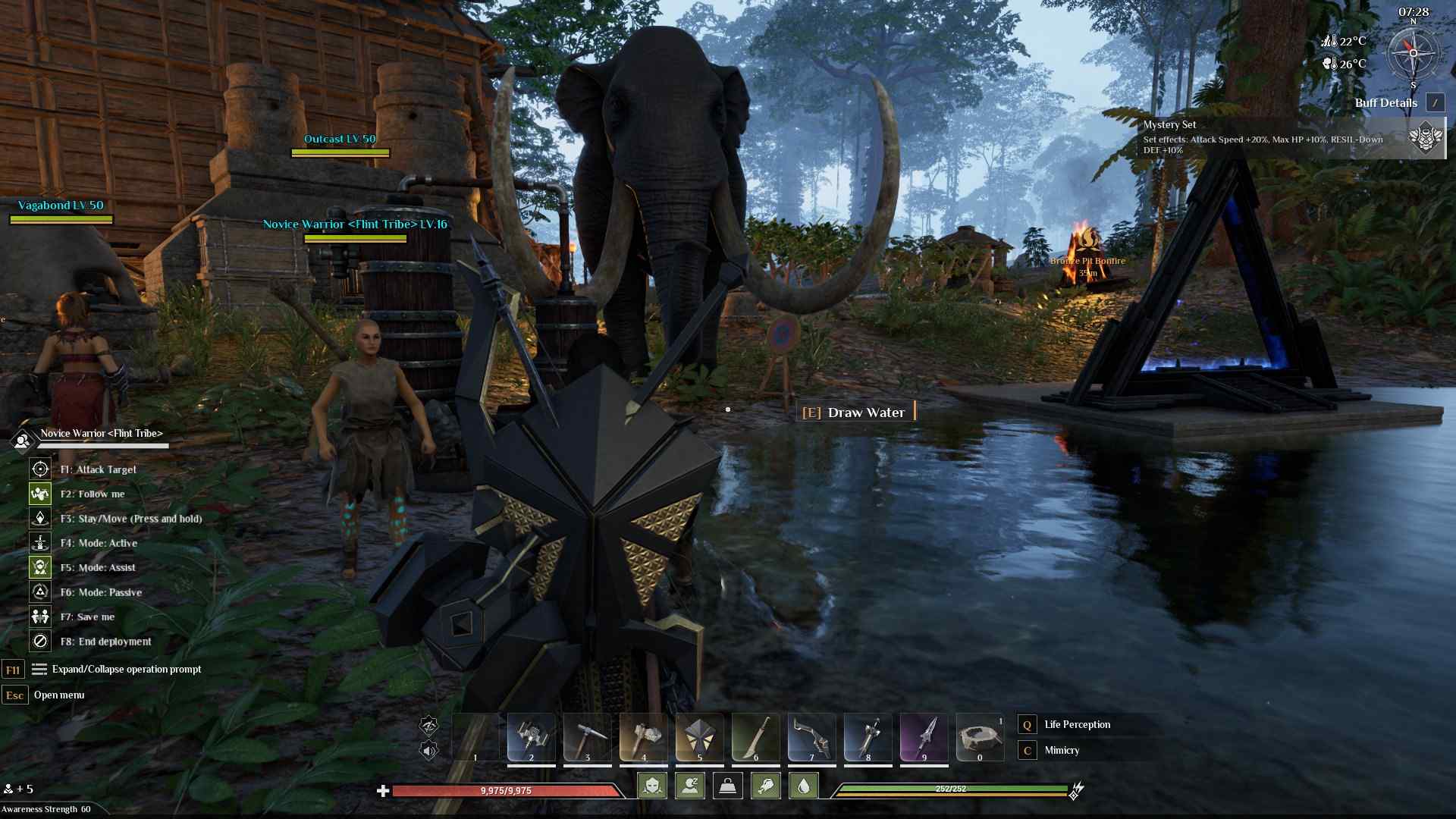Select the pickaxe in hotbar slot 3
Viewport: 1456px width, 819px height.
coord(588,737)
